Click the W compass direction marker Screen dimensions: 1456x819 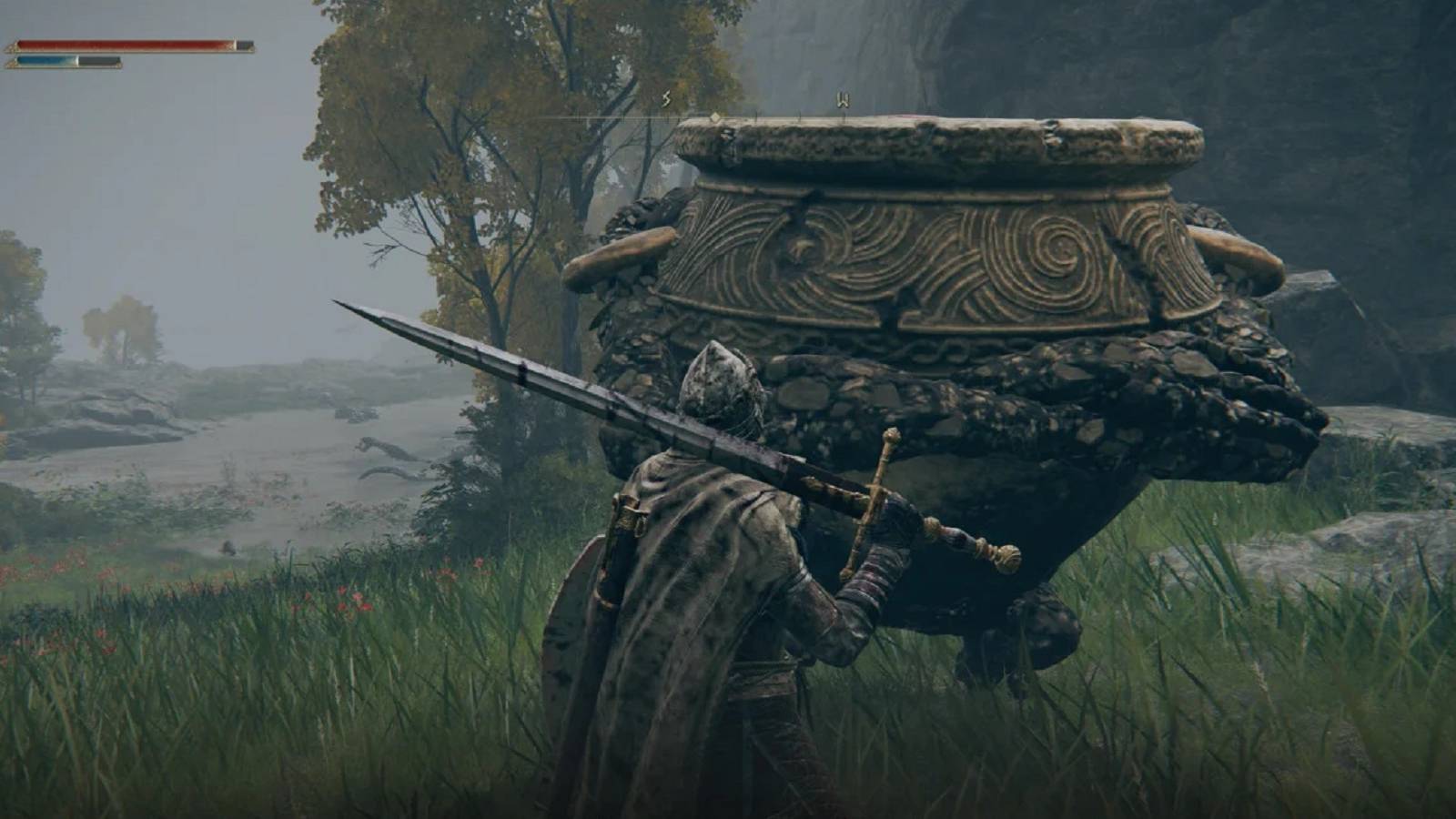pos(844,98)
